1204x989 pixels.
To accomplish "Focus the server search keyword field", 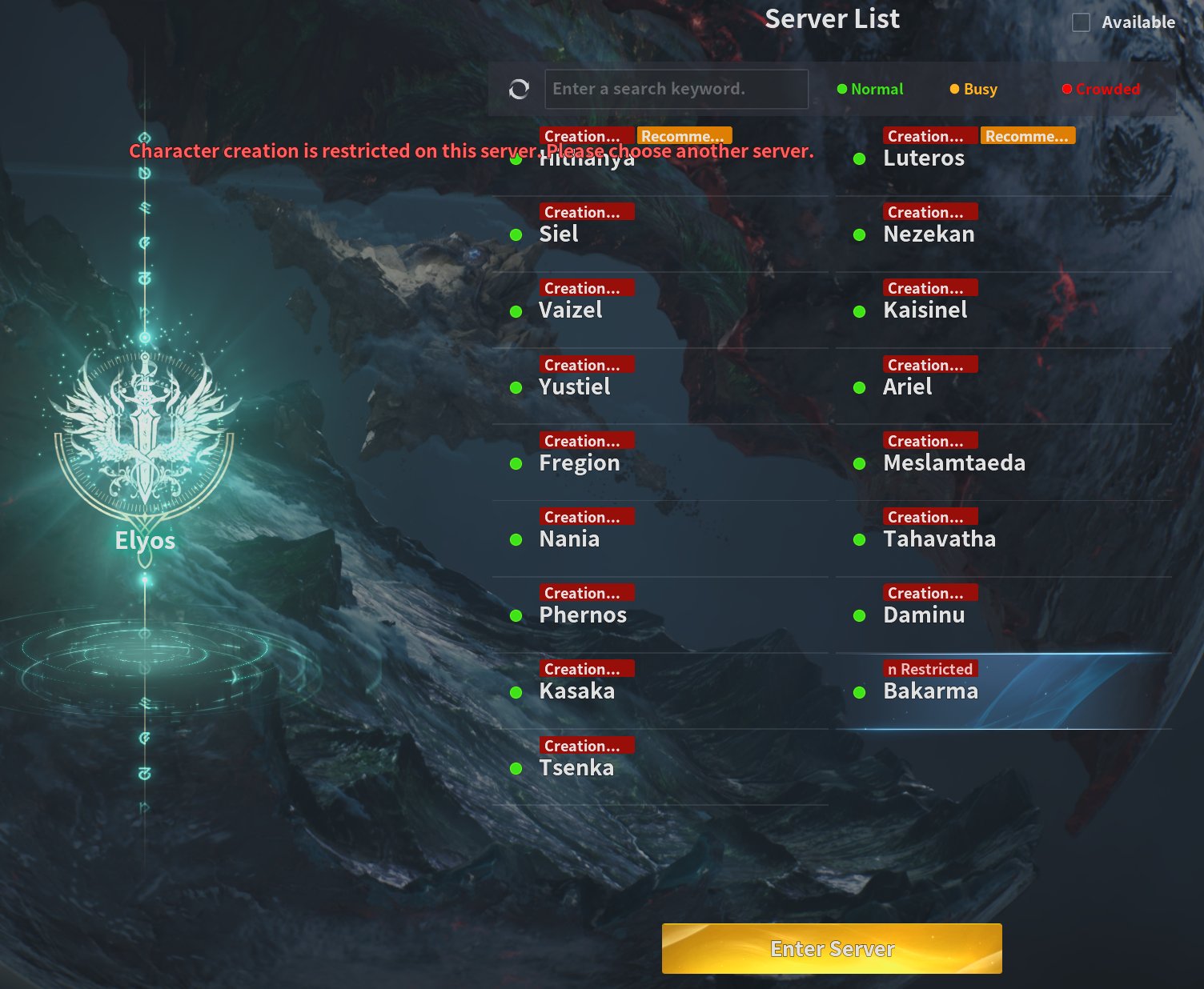I will (x=676, y=89).
